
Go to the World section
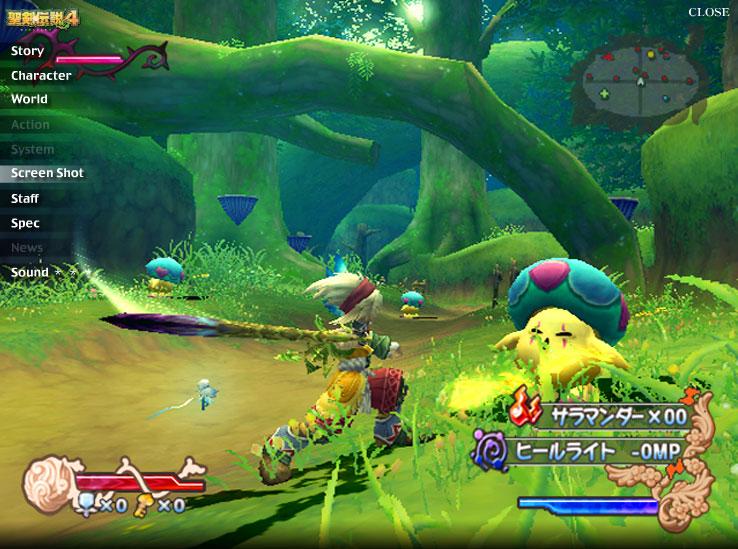pyautogui.click(x=30, y=100)
